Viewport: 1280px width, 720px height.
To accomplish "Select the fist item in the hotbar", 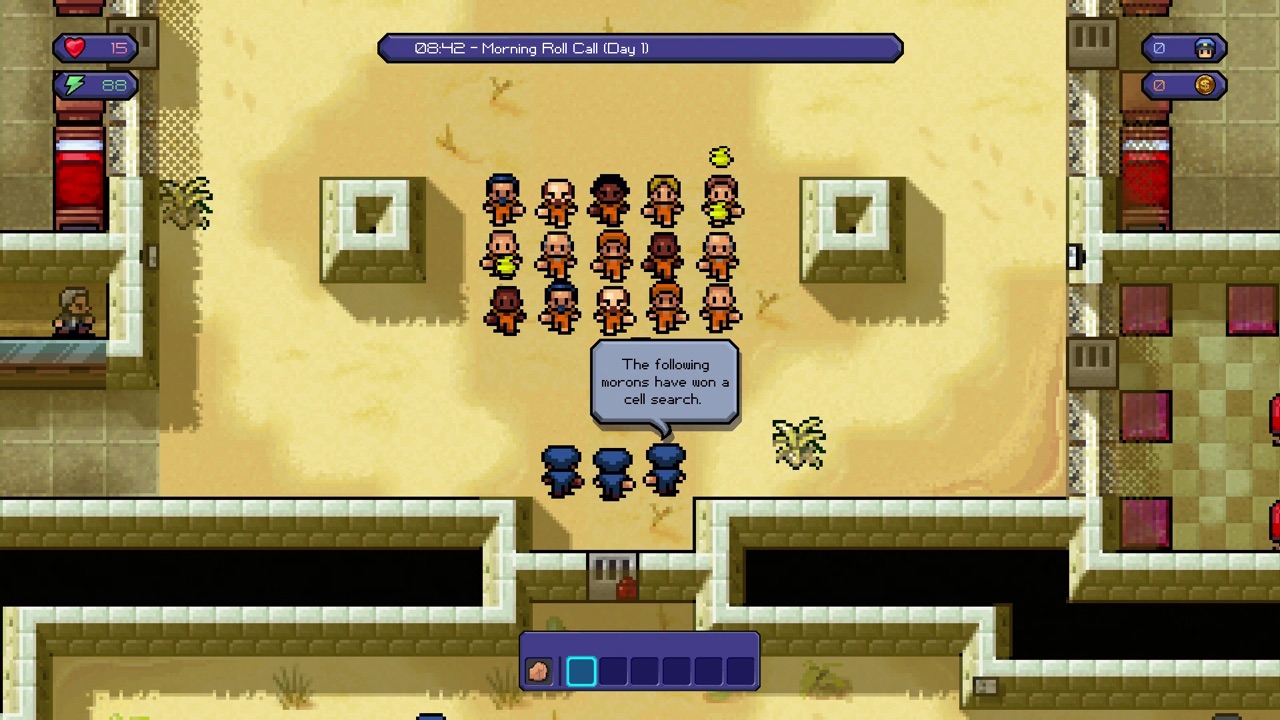I will [x=539, y=670].
